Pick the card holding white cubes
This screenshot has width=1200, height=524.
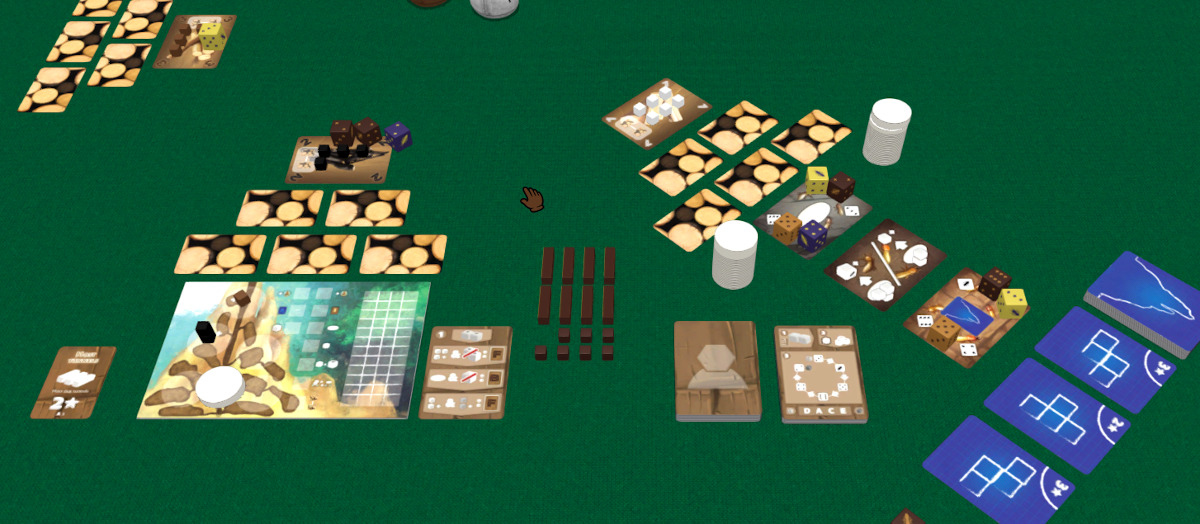[656, 113]
